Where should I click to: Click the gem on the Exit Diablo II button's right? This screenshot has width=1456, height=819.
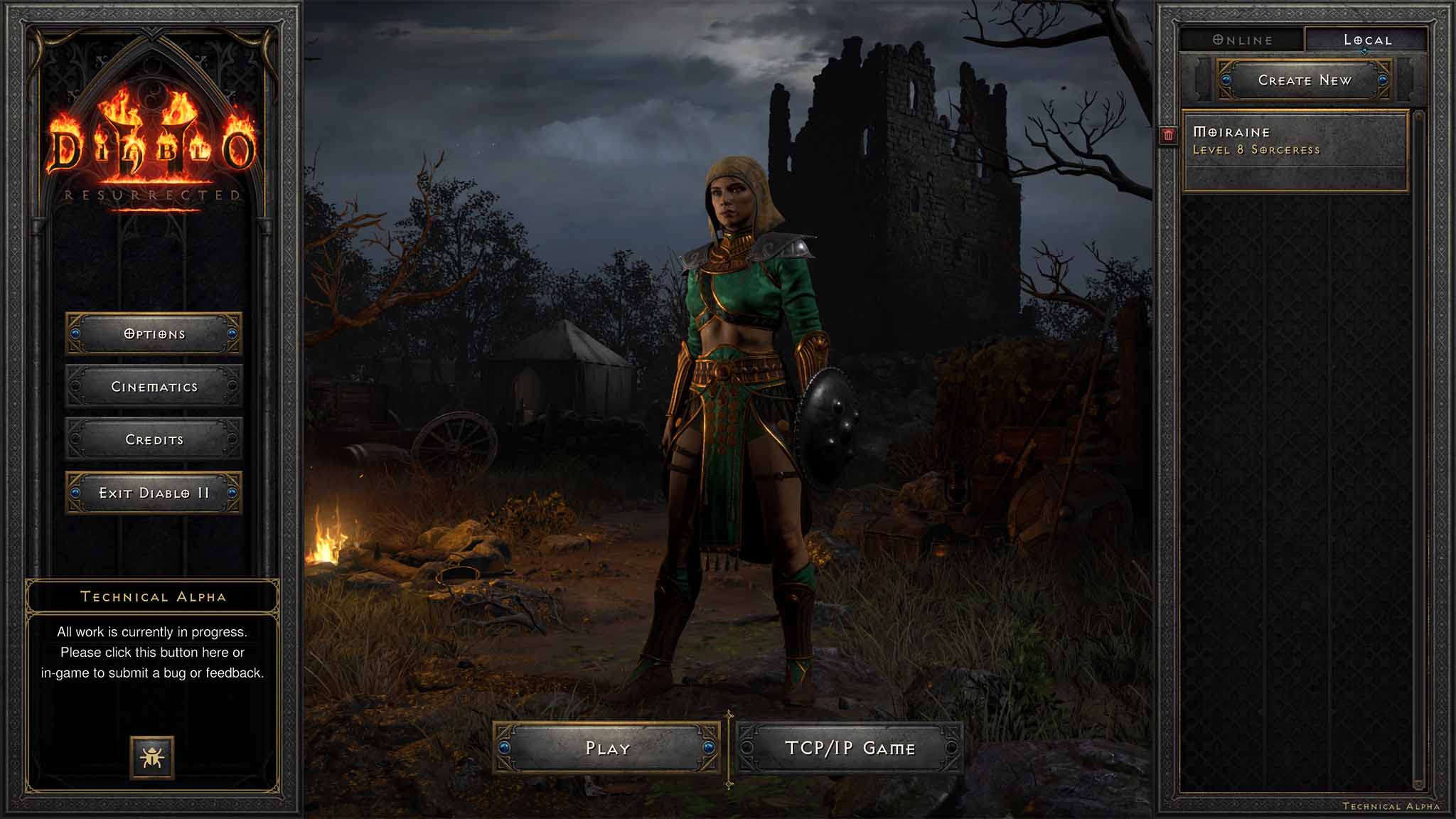(x=232, y=493)
